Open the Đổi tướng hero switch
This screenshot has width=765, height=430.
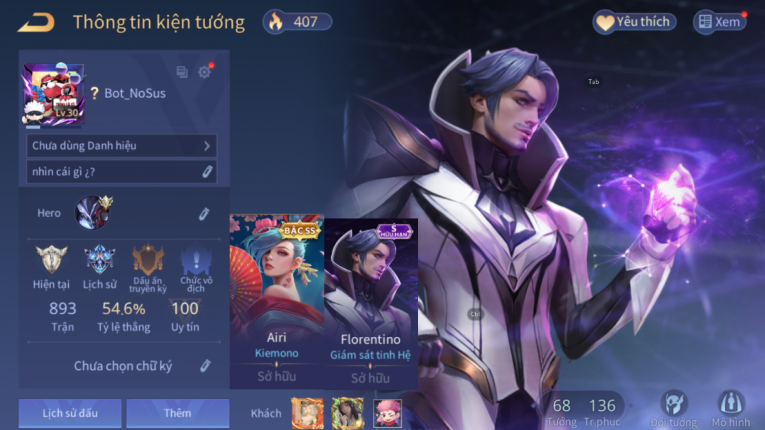[x=675, y=406]
